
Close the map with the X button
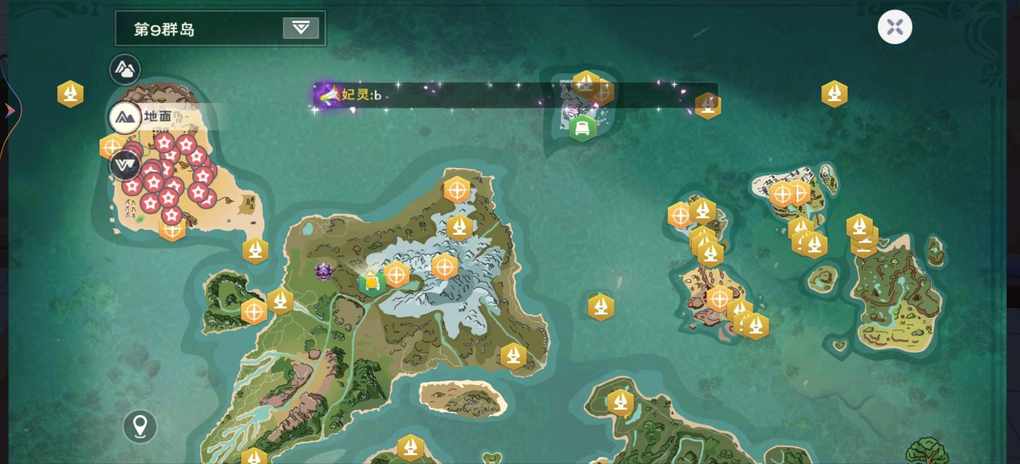pyautogui.click(x=895, y=27)
